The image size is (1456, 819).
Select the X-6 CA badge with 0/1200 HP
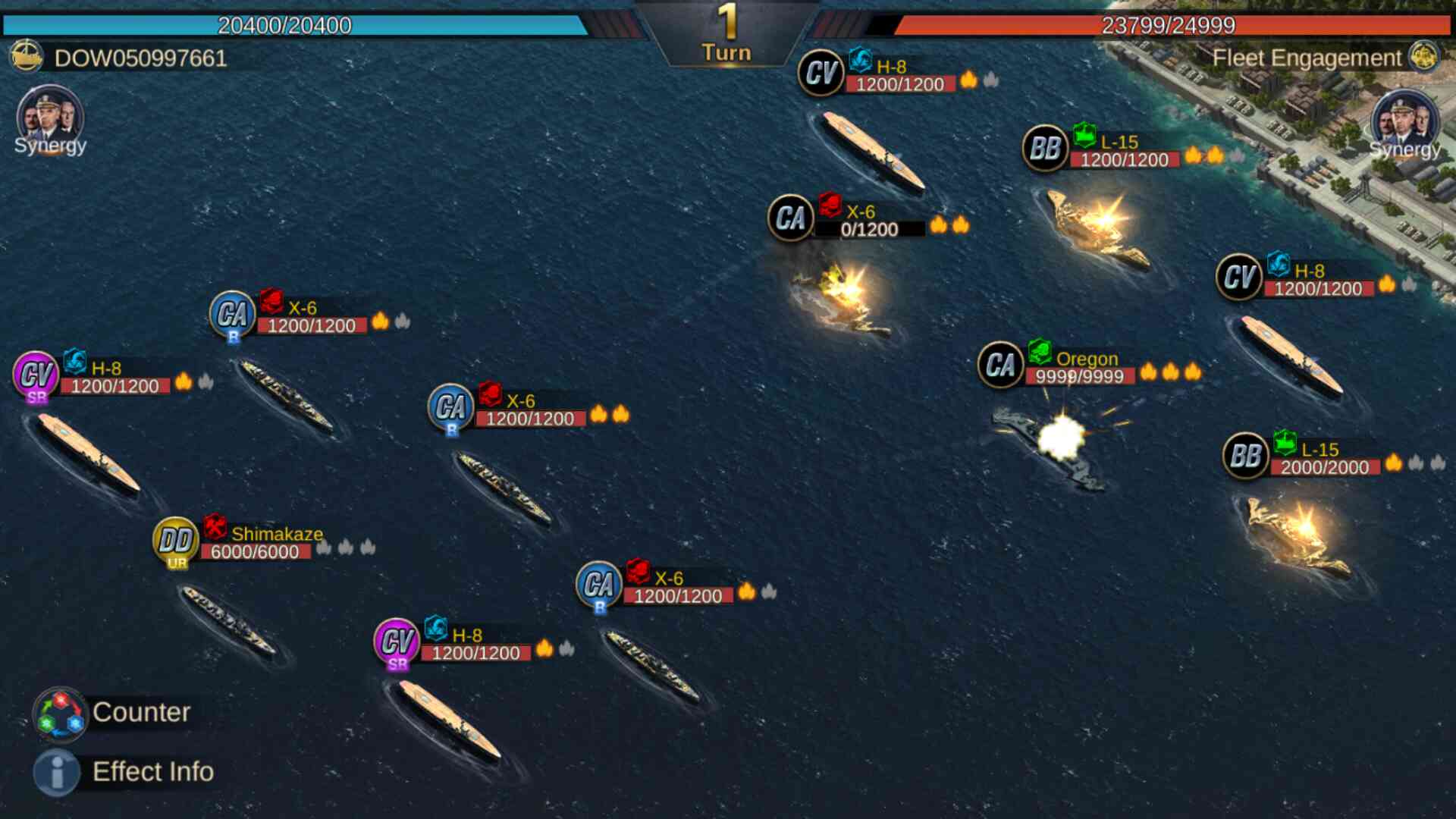790,218
